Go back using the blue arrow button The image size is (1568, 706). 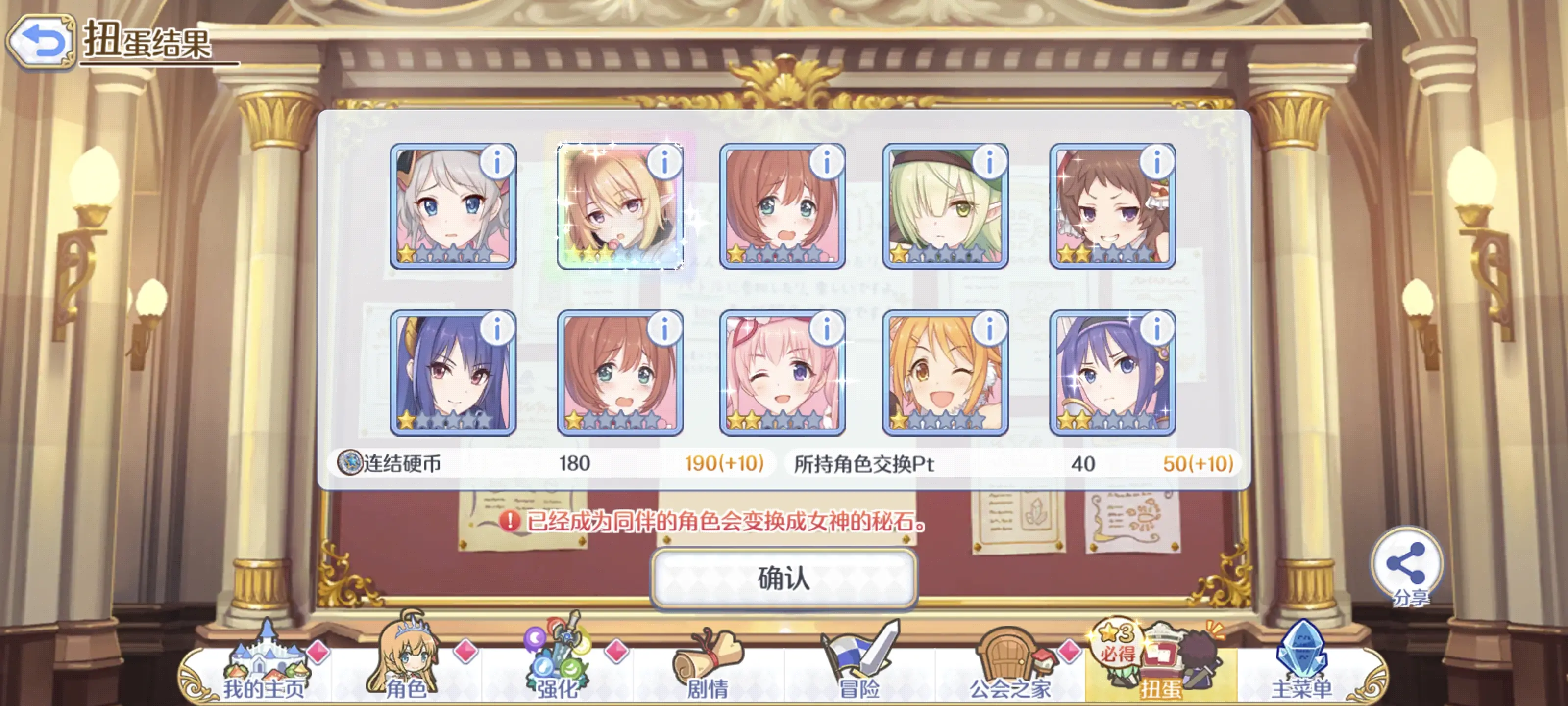pyautogui.click(x=41, y=41)
